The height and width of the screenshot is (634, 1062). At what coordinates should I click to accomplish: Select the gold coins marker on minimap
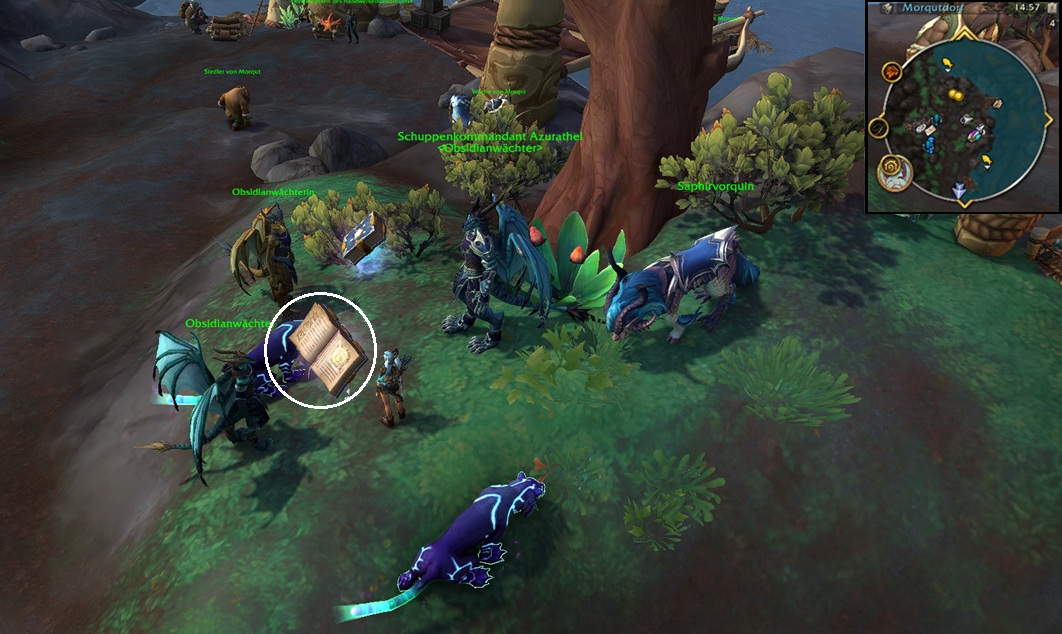coord(955,95)
